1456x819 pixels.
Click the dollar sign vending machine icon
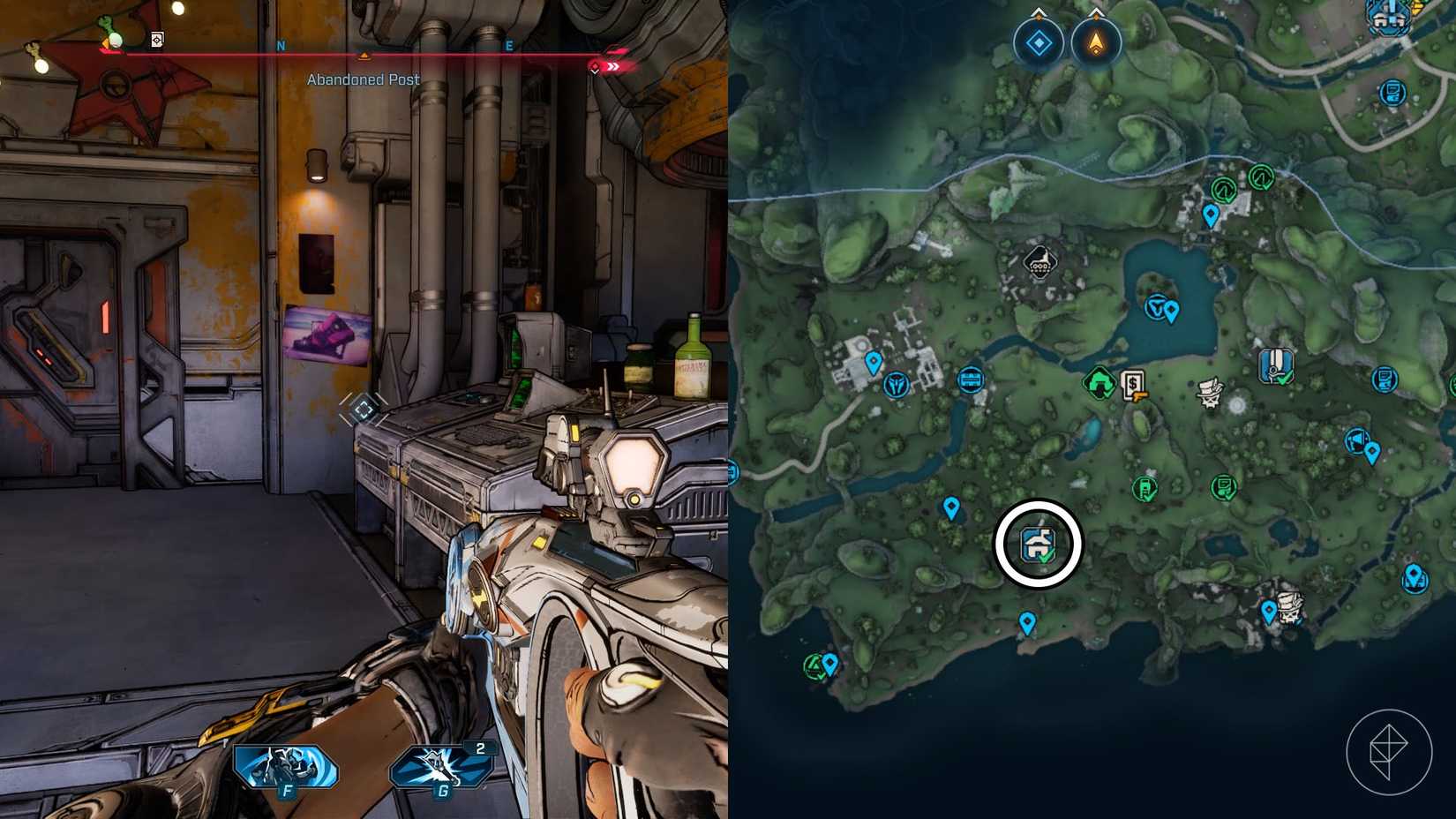point(1130,386)
